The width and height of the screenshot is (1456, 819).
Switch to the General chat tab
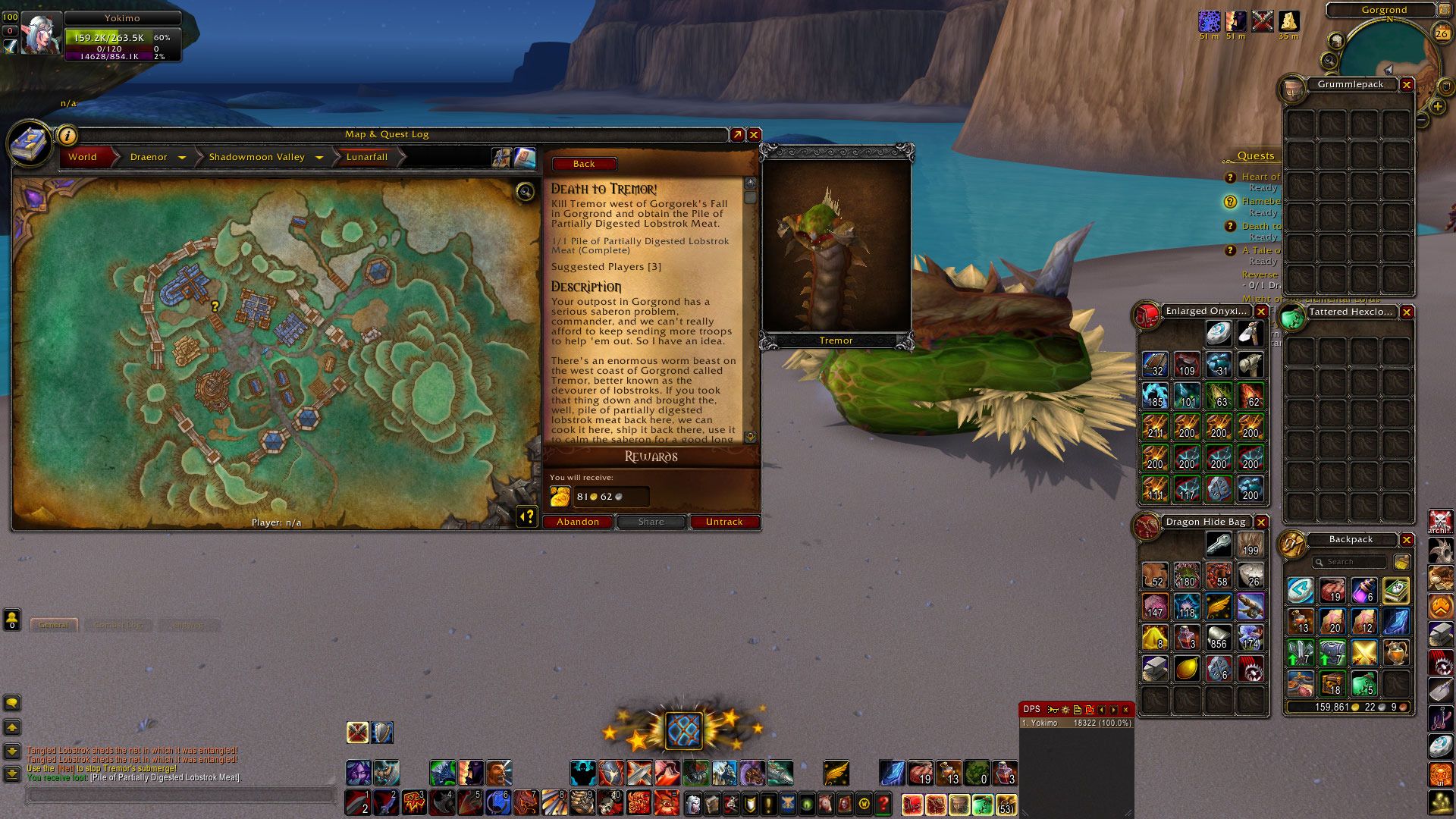point(54,625)
